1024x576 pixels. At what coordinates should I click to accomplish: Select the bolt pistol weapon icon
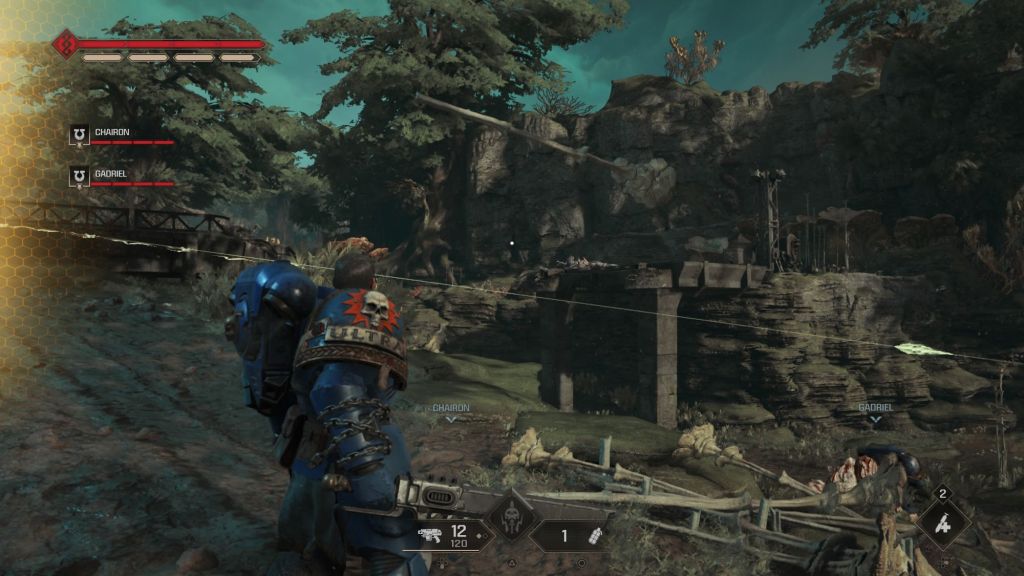431,536
